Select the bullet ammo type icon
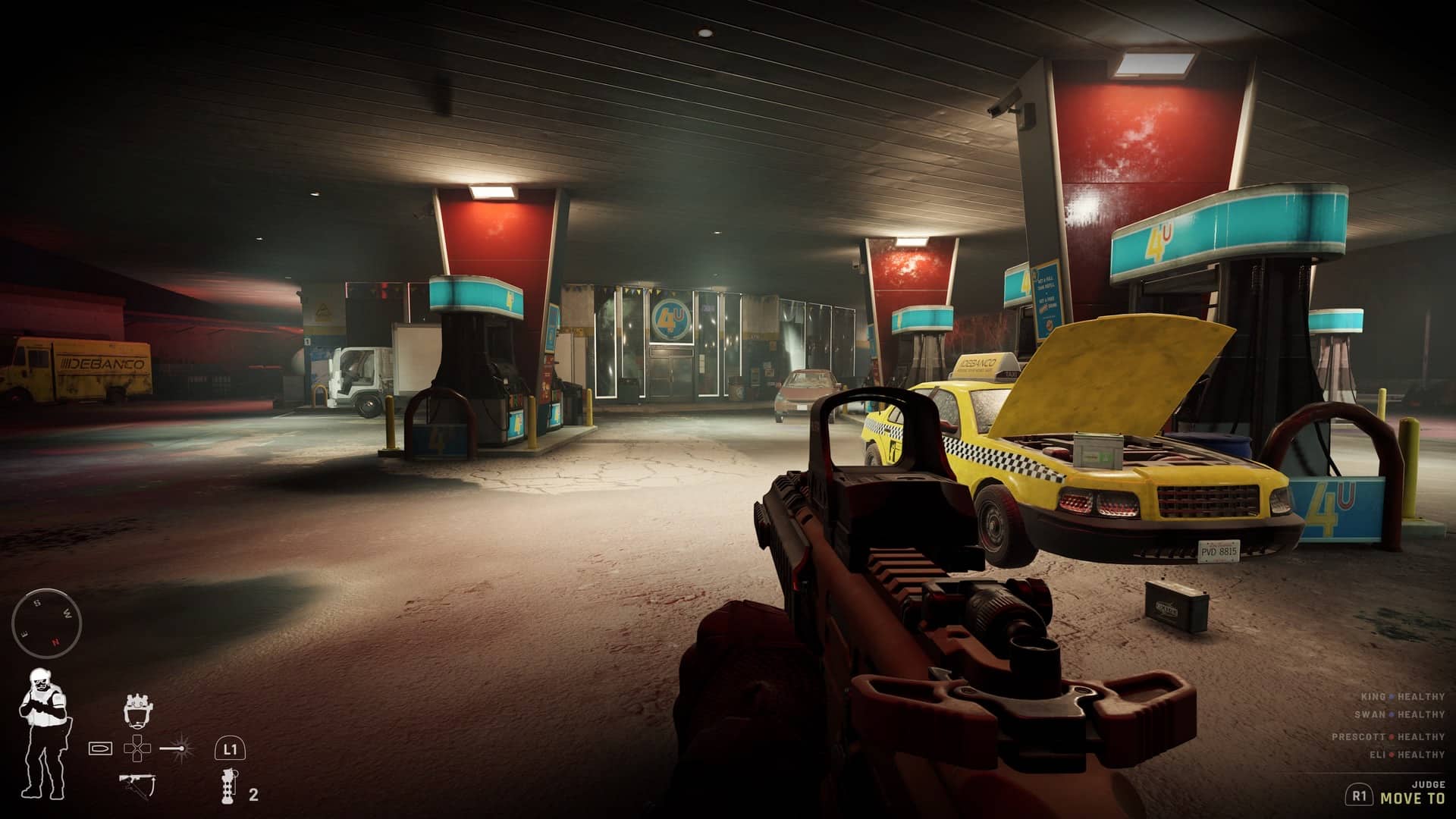This screenshot has height=819, width=1456. tap(100, 748)
